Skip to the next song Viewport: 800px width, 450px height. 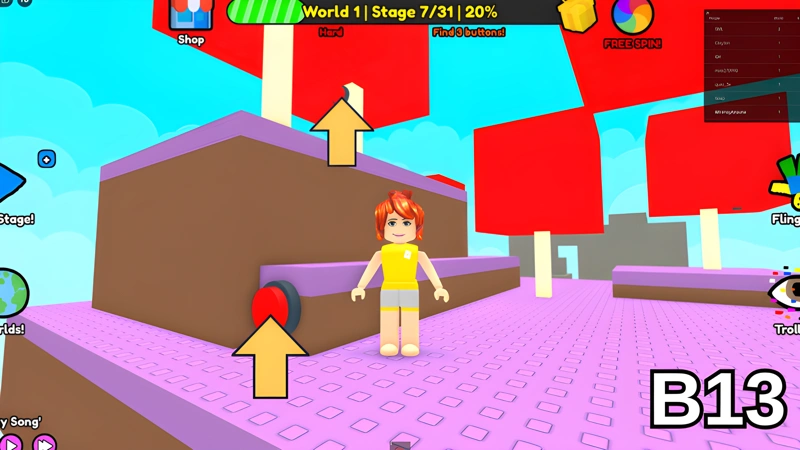[x=44, y=441]
